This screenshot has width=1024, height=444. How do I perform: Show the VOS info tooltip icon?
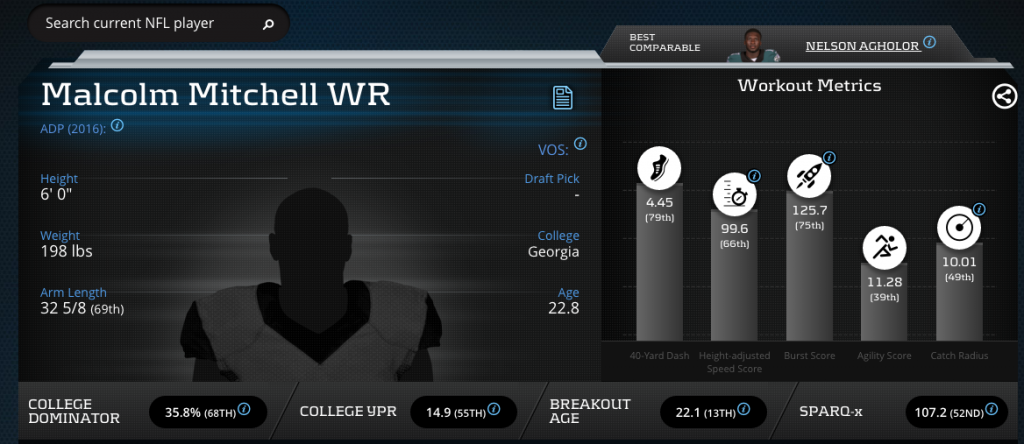578,148
